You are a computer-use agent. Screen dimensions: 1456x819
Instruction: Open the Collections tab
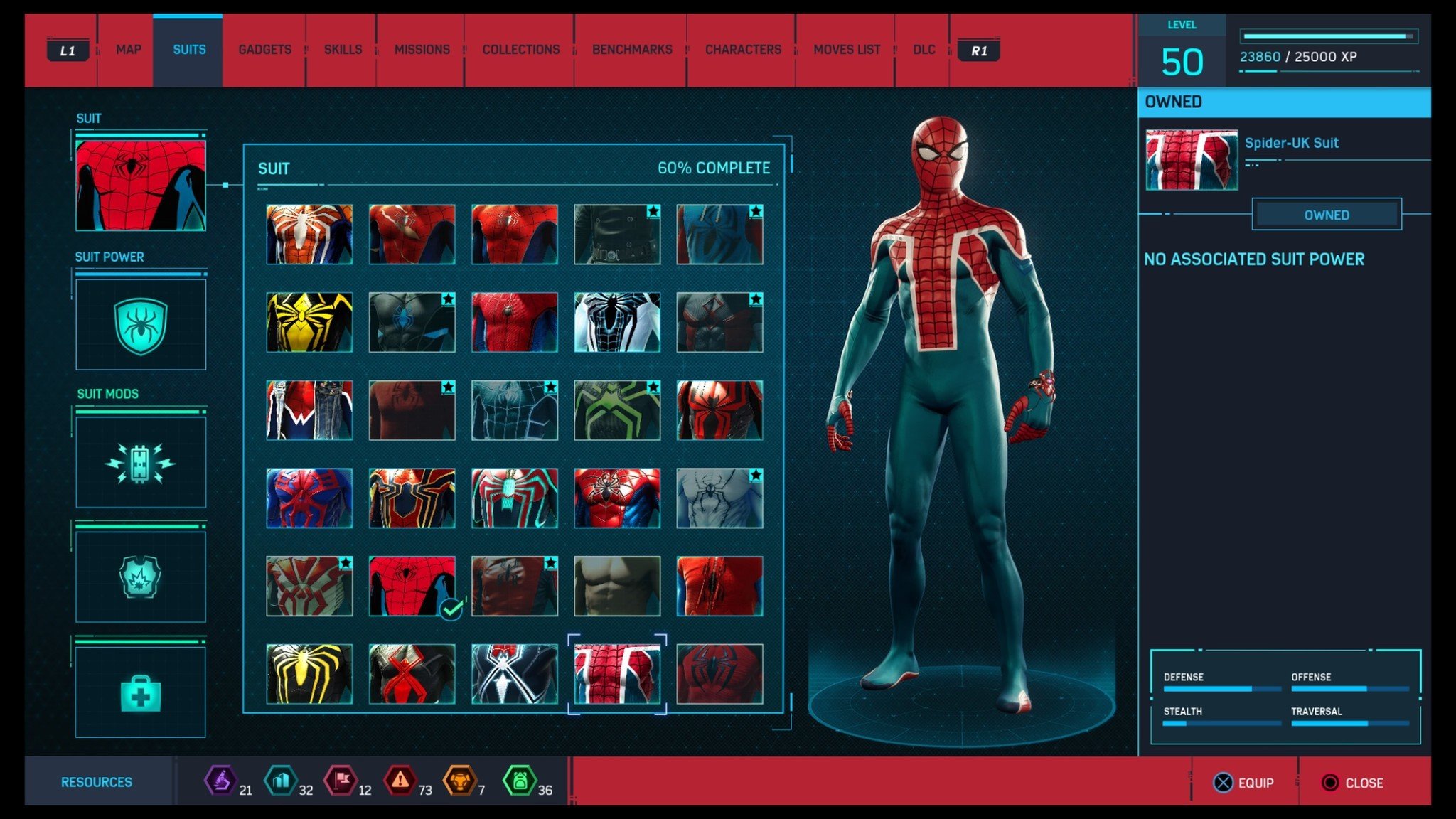[520, 50]
